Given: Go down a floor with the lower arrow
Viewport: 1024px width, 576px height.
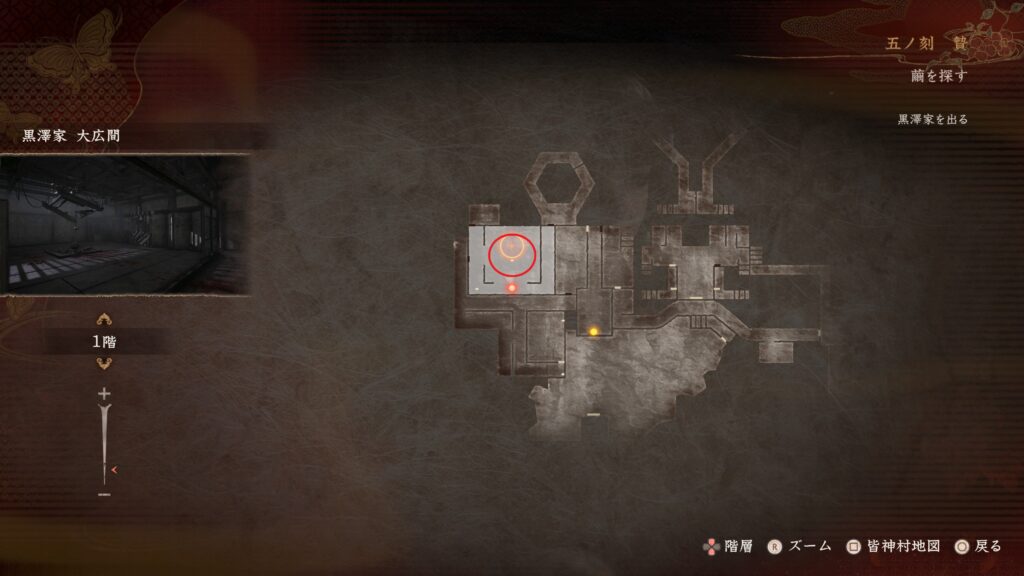Looking at the screenshot, I should click(104, 363).
